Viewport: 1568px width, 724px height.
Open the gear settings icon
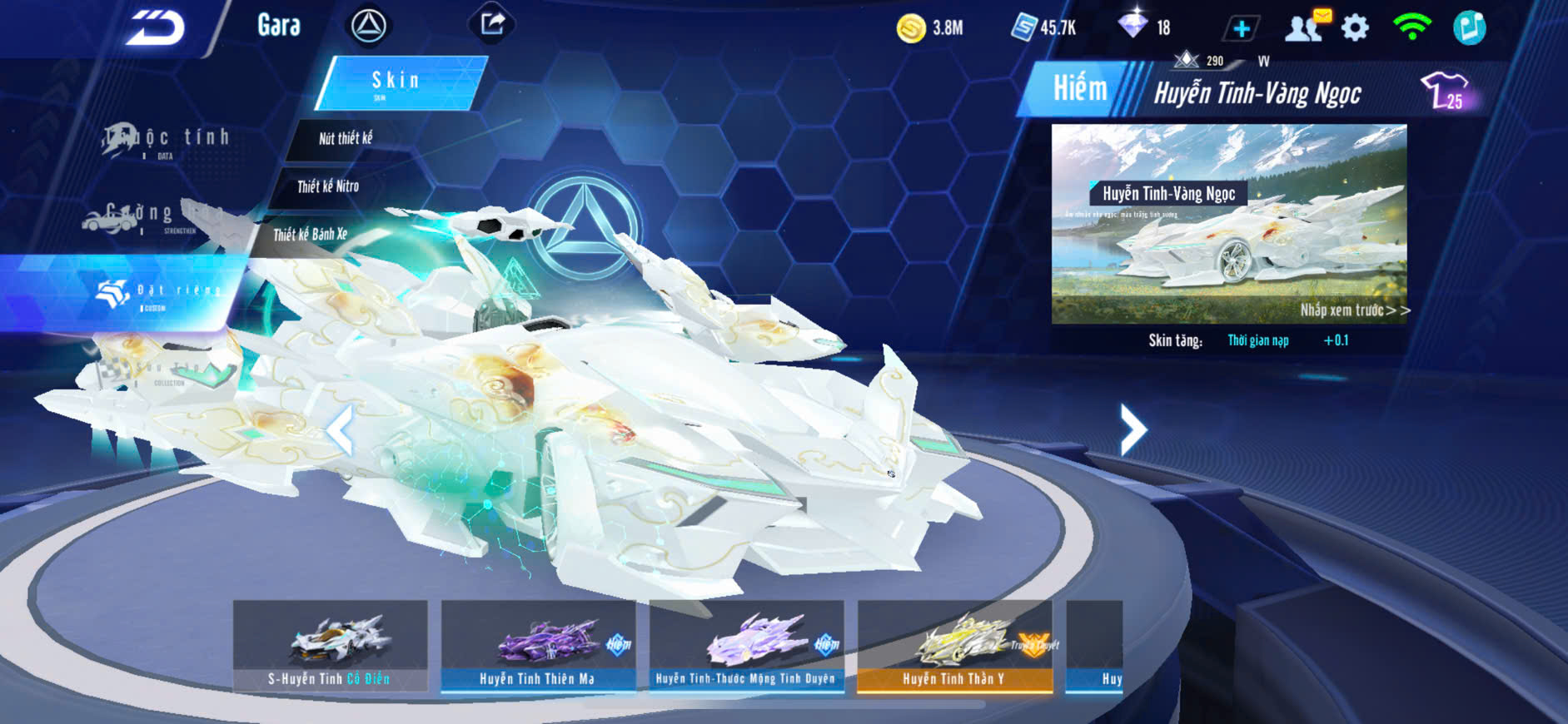tap(1355, 28)
